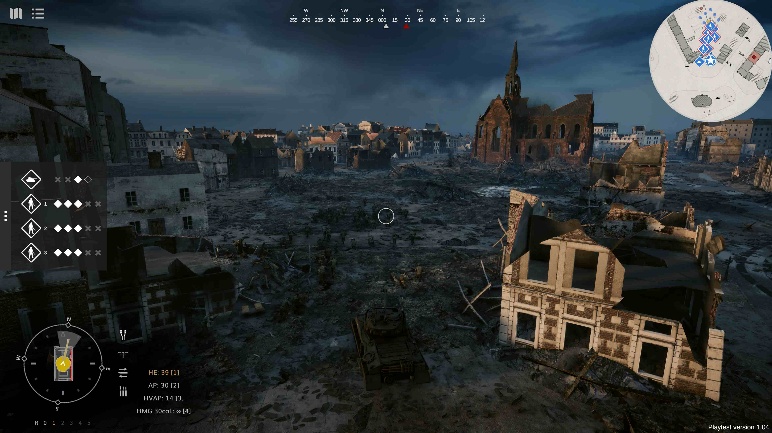Select the white star marker on the minimap
The image size is (772, 433).
[708, 60]
